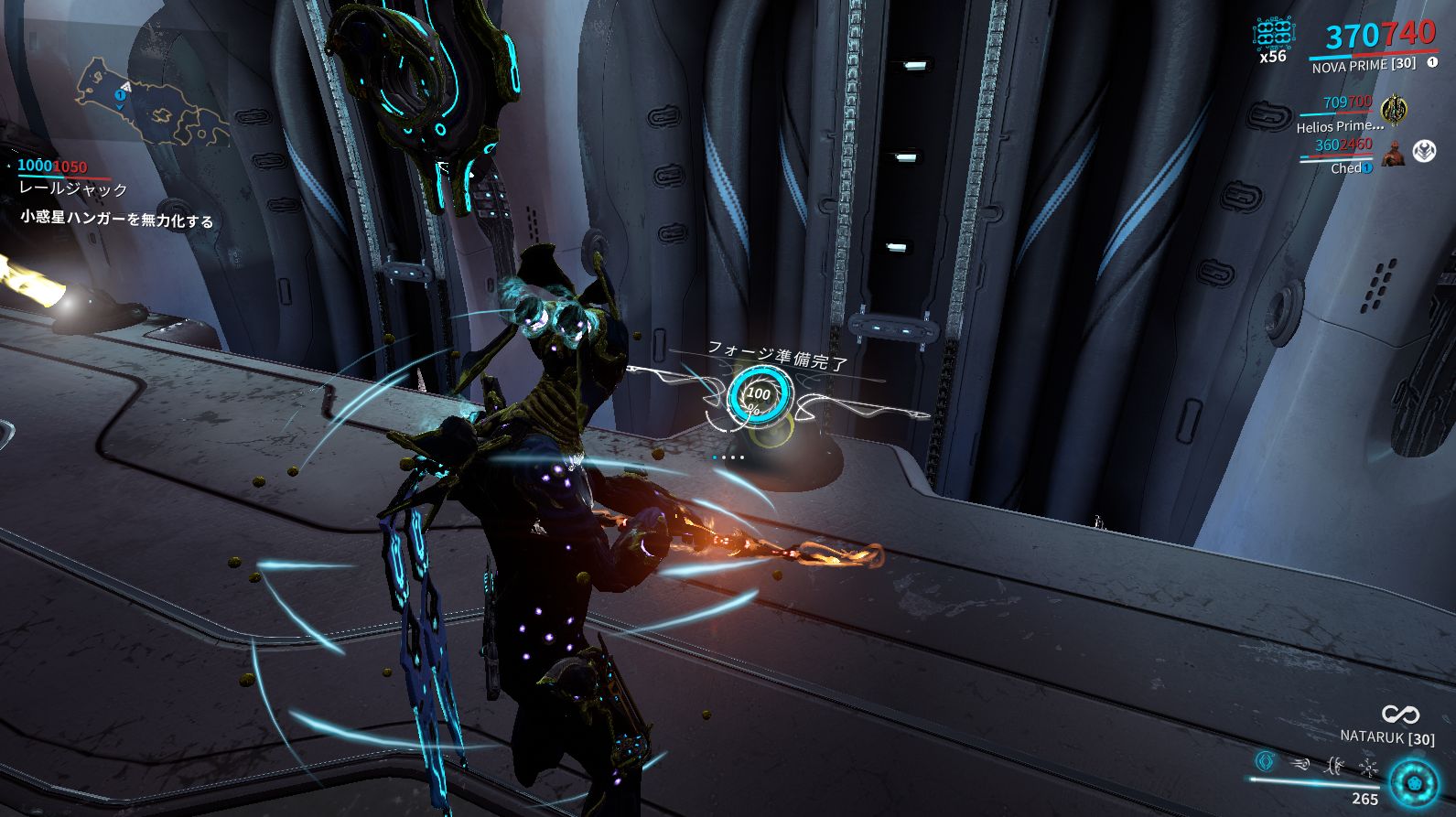Click the white emblem beside Ched's portrait

point(1424,151)
